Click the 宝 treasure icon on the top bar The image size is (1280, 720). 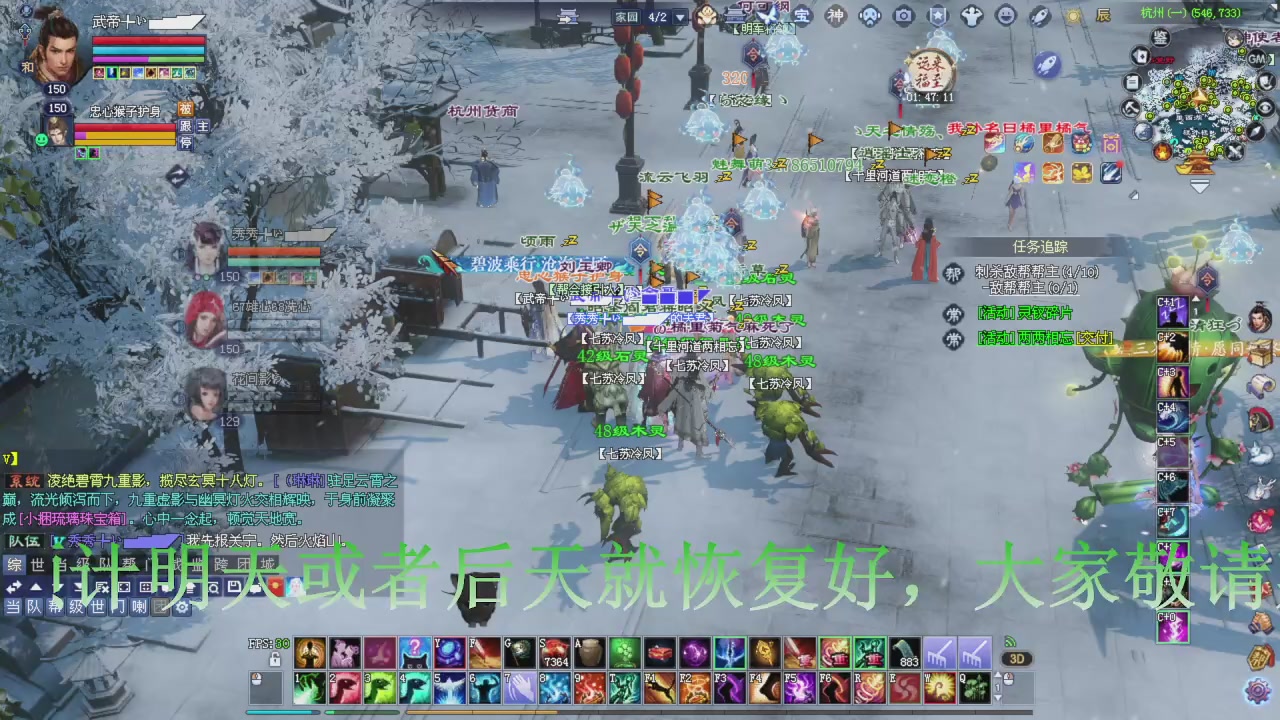coord(800,16)
